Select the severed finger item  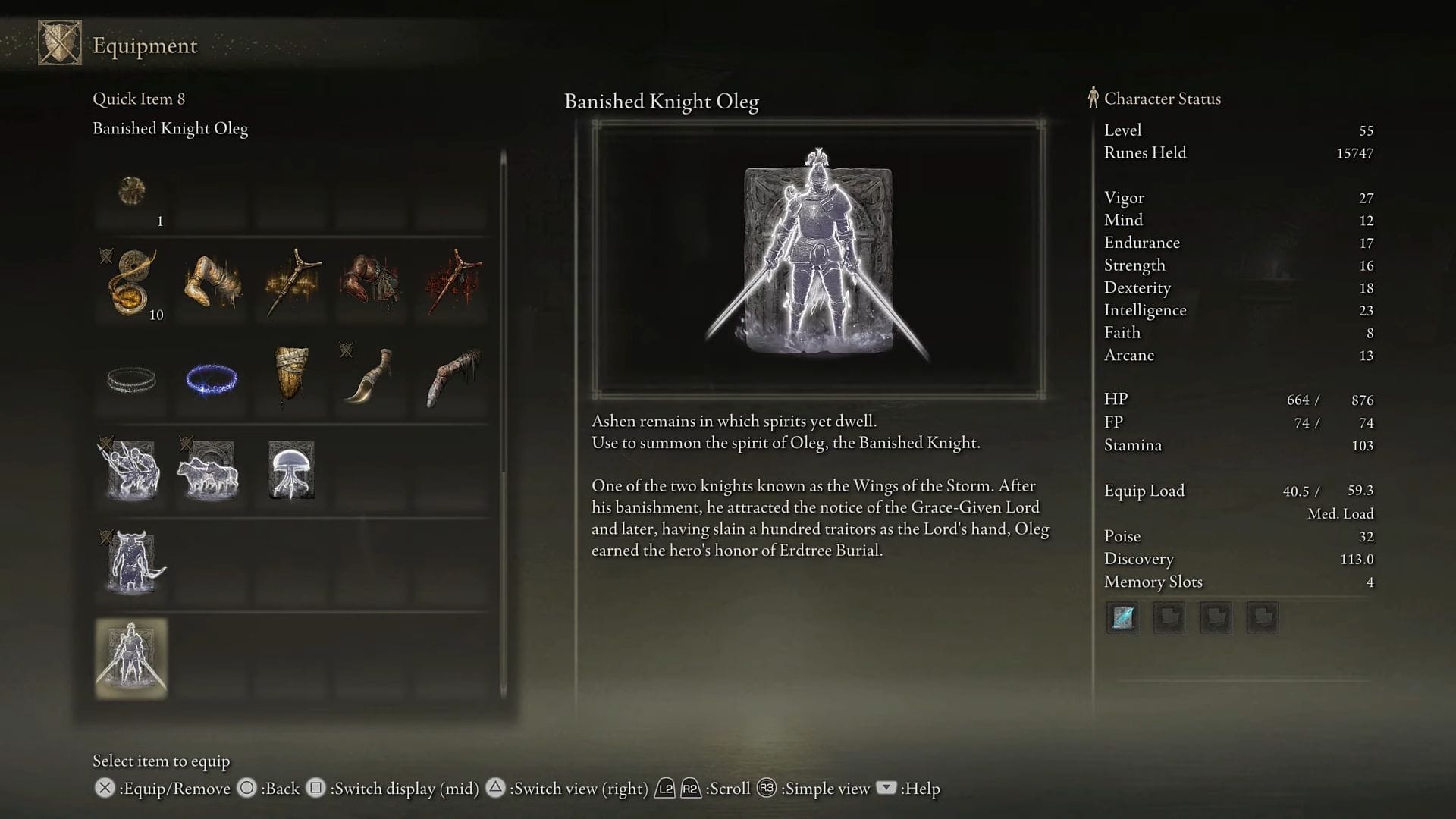(x=450, y=379)
